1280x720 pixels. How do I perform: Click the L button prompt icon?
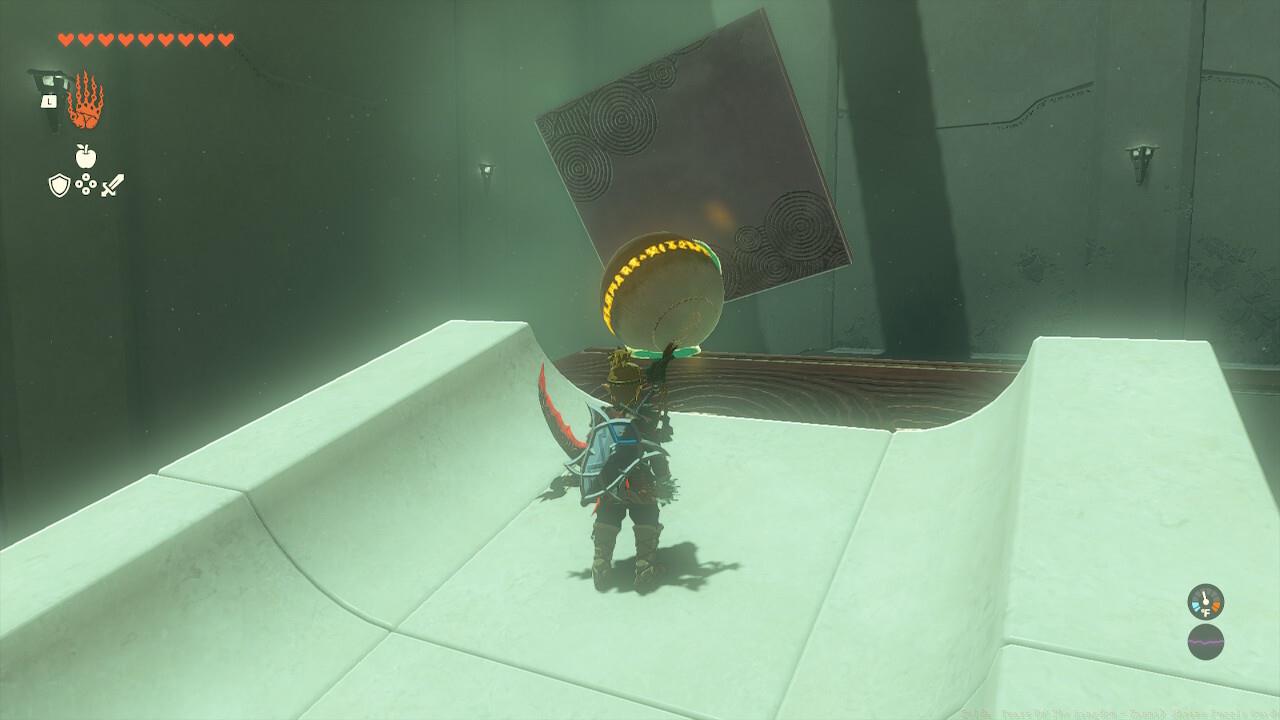(x=49, y=101)
